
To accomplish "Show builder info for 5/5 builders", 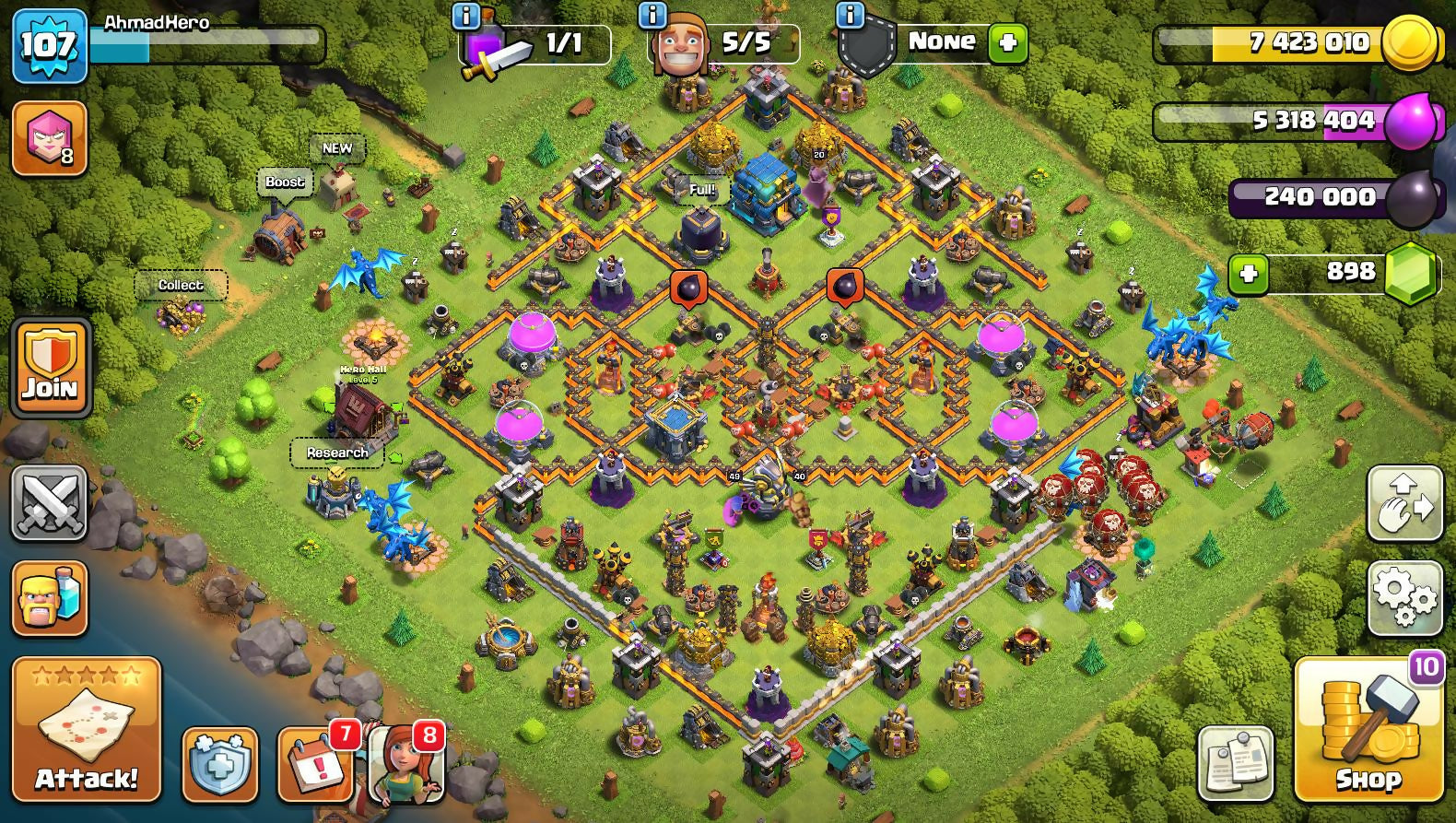I will (652, 15).
